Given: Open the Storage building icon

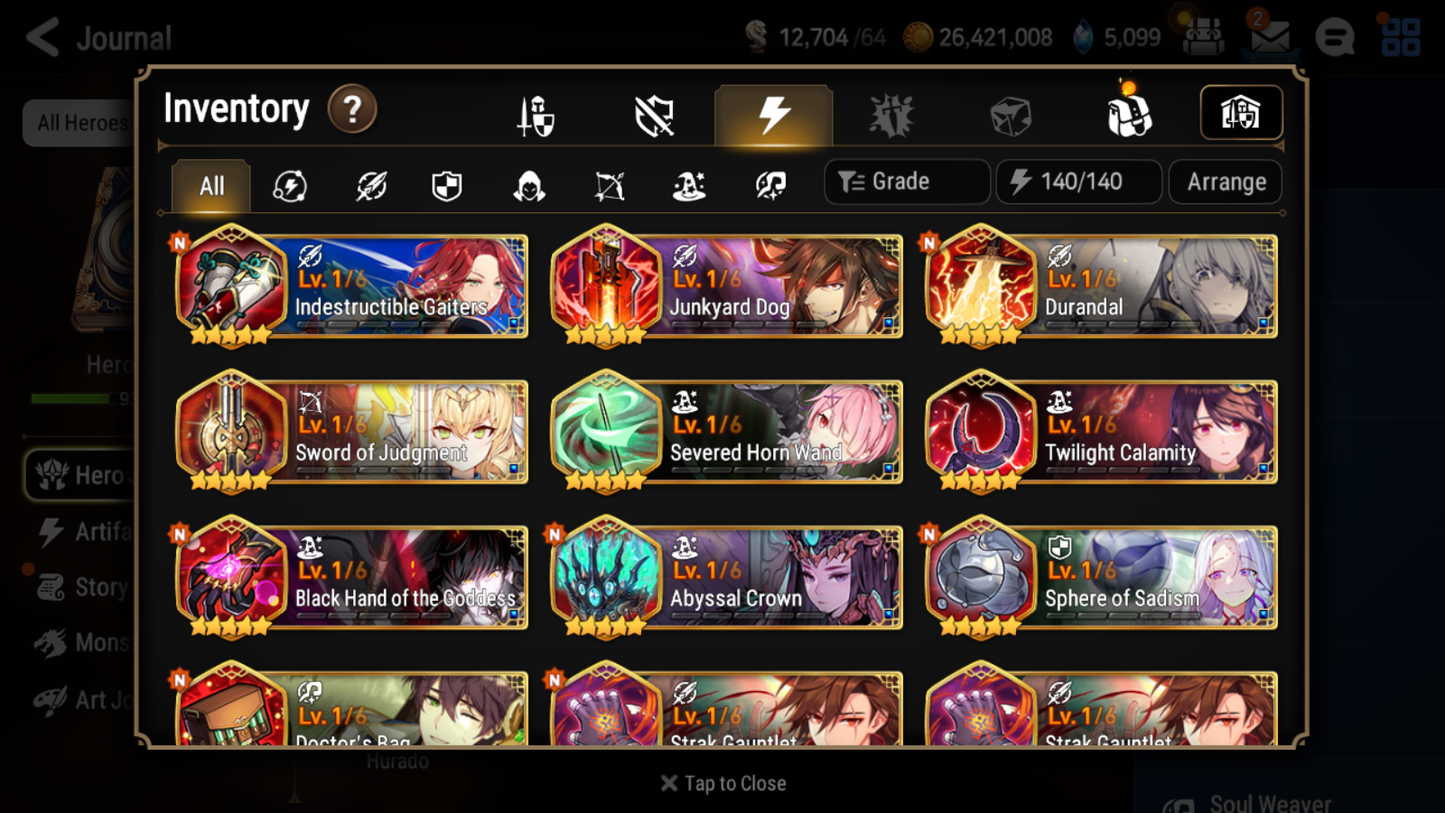Looking at the screenshot, I should 1241,113.
